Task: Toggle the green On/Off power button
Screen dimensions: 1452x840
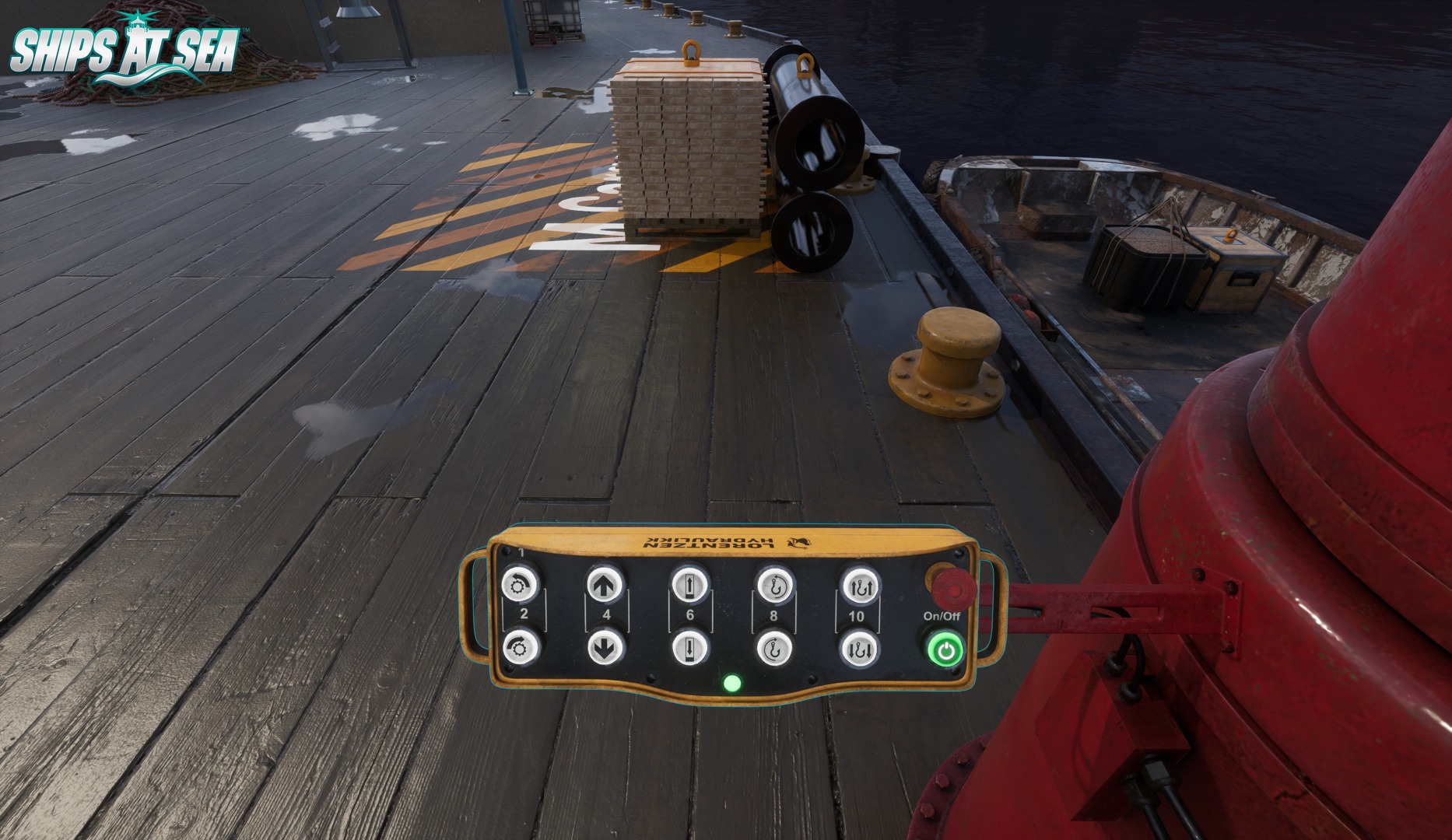Action: pos(943,650)
